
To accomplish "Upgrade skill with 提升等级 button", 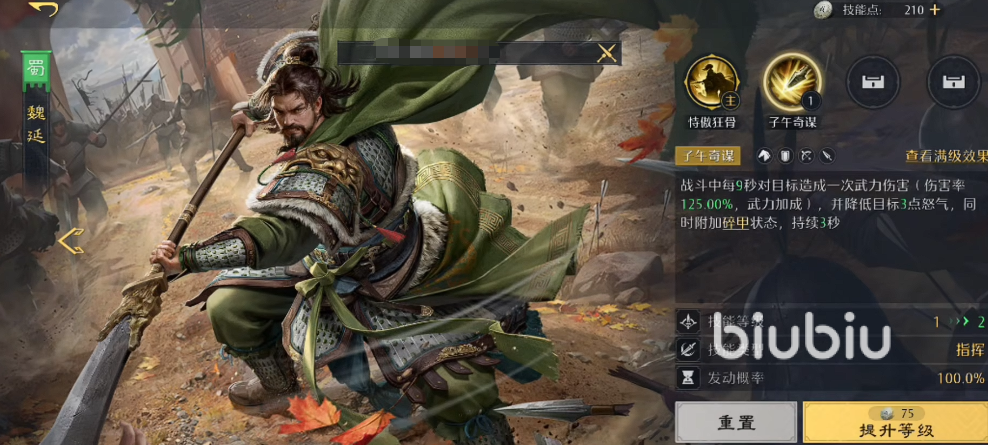I will 894,423.
